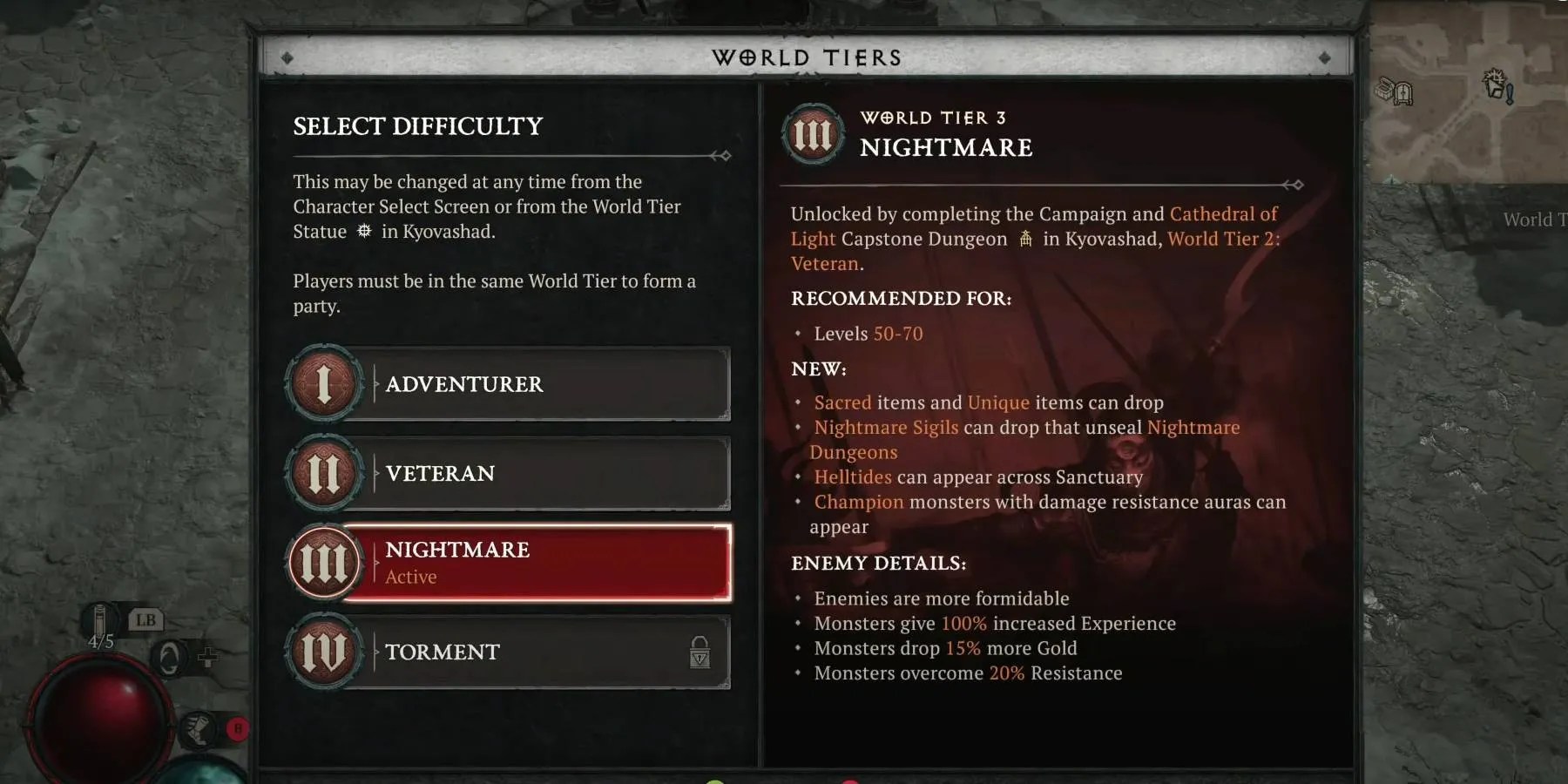Click the waypoint gate icon on the minimap
This screenshot has height=784, width=1568.
(x=1403, y=94)
